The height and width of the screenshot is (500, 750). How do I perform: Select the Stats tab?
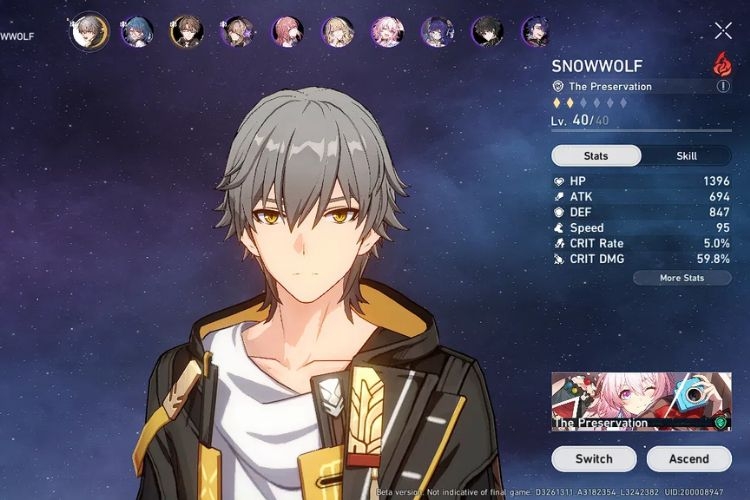pos(596,156)
